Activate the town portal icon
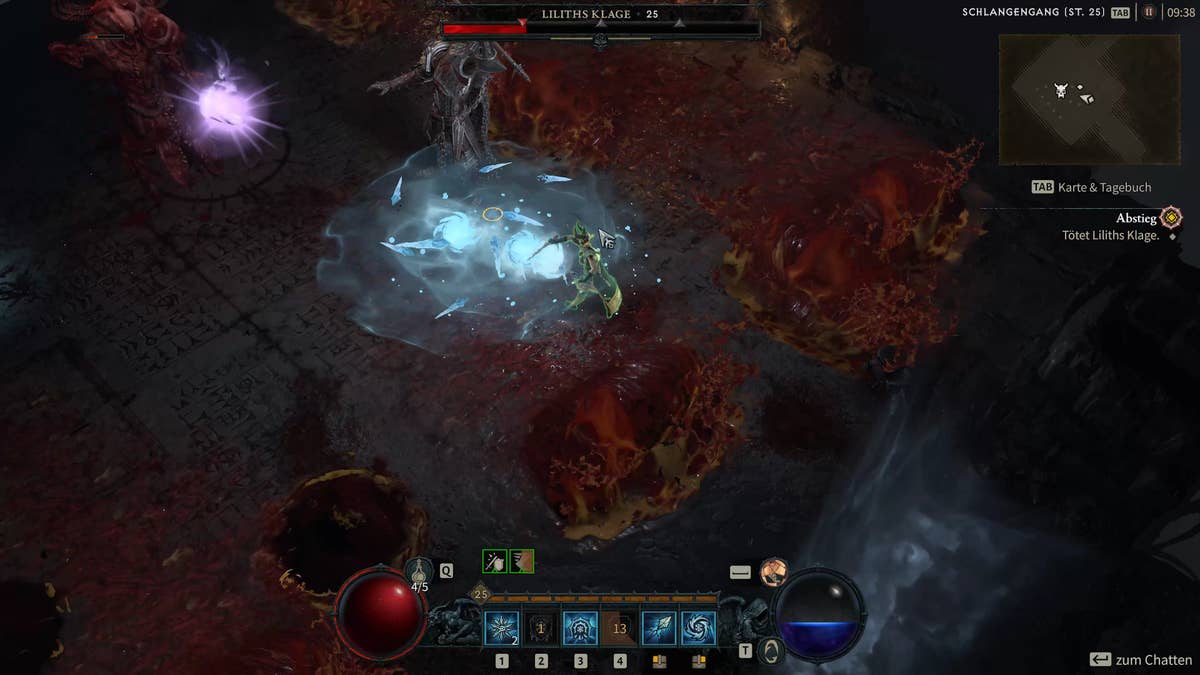The width and height of the screenshot is (1200, 675). tap(769, 651)
